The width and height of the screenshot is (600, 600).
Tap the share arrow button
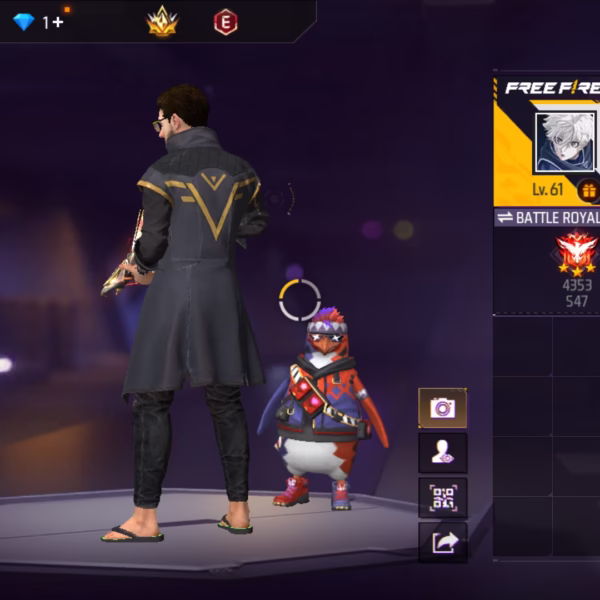[442, 542]
